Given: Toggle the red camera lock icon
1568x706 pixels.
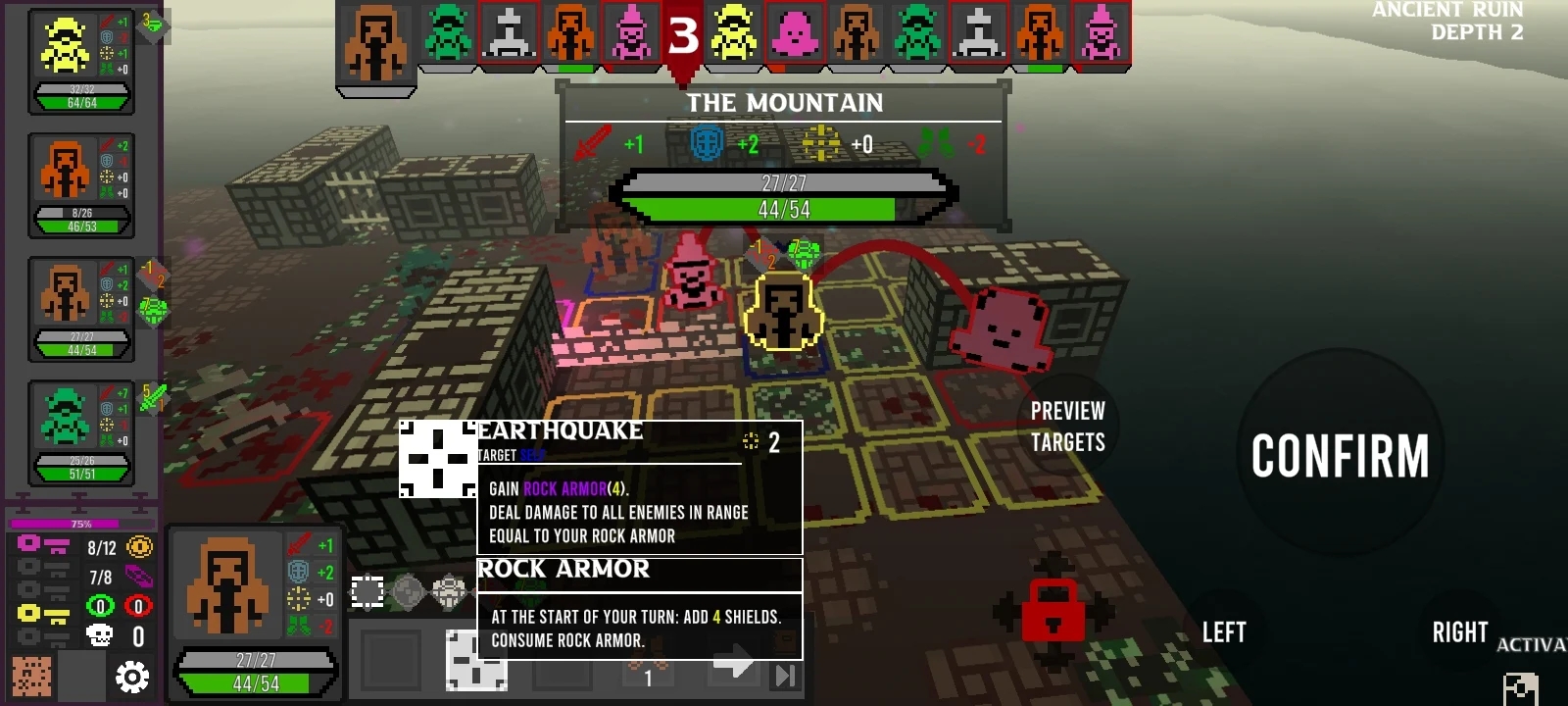Looking at the screenshot, I should point(1053,610).
